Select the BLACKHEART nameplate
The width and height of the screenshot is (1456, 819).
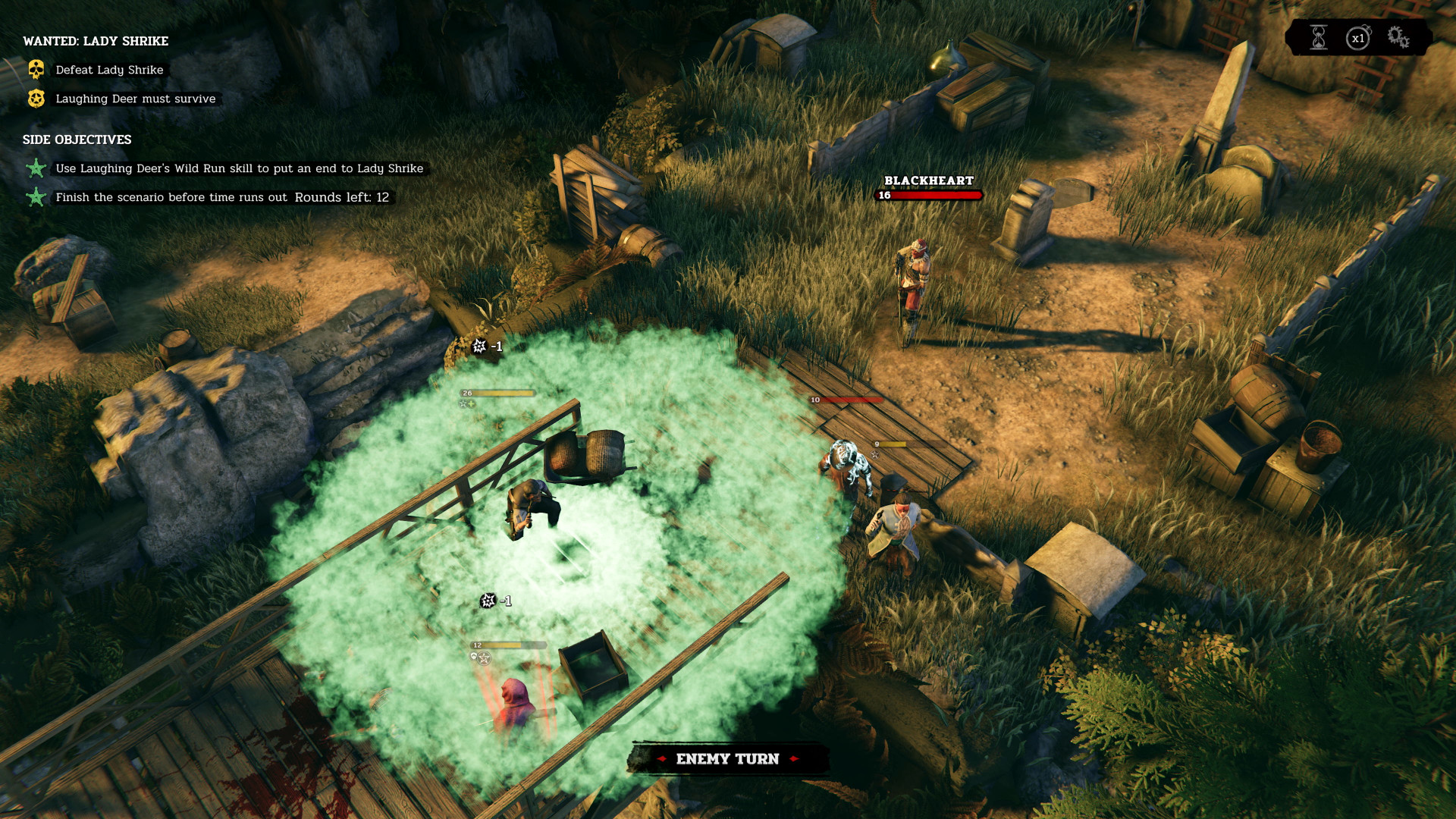pyautogui.click(x=927, y=182)
